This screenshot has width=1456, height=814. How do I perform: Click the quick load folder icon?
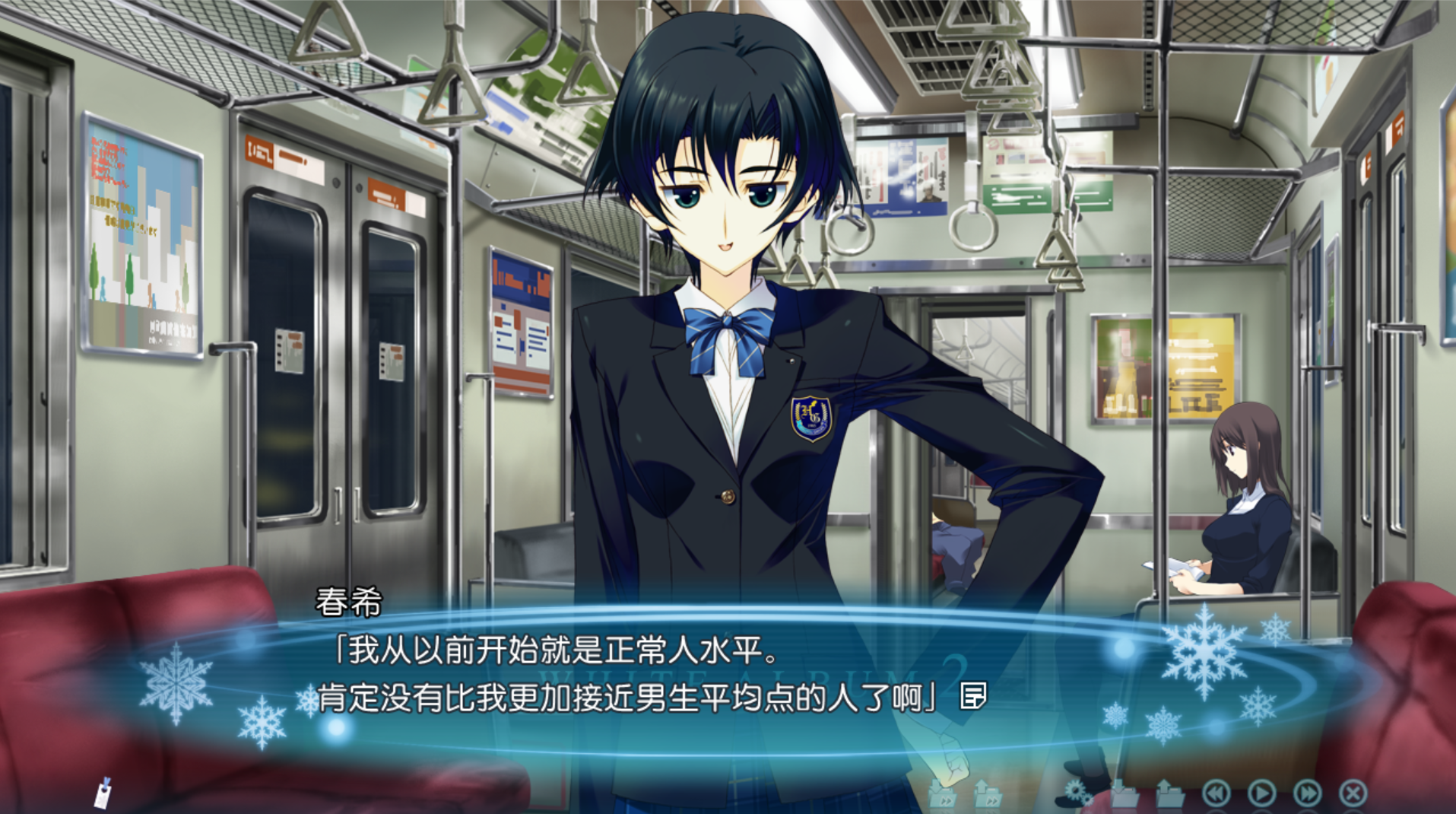coord(987,794)
